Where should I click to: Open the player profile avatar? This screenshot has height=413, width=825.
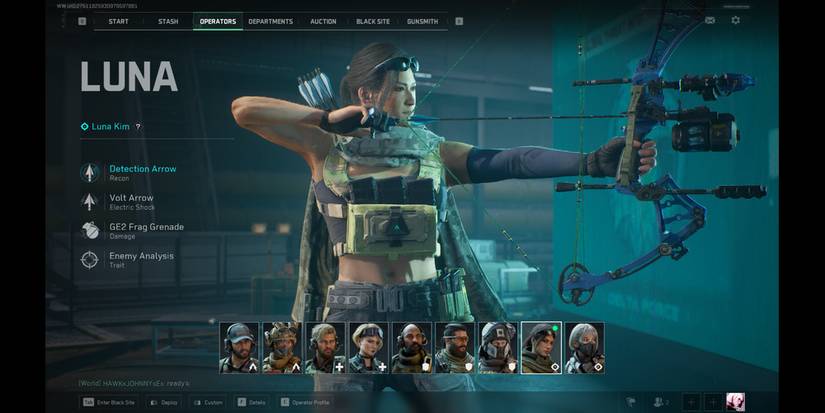pyautogui.click(x=735, y=402)
